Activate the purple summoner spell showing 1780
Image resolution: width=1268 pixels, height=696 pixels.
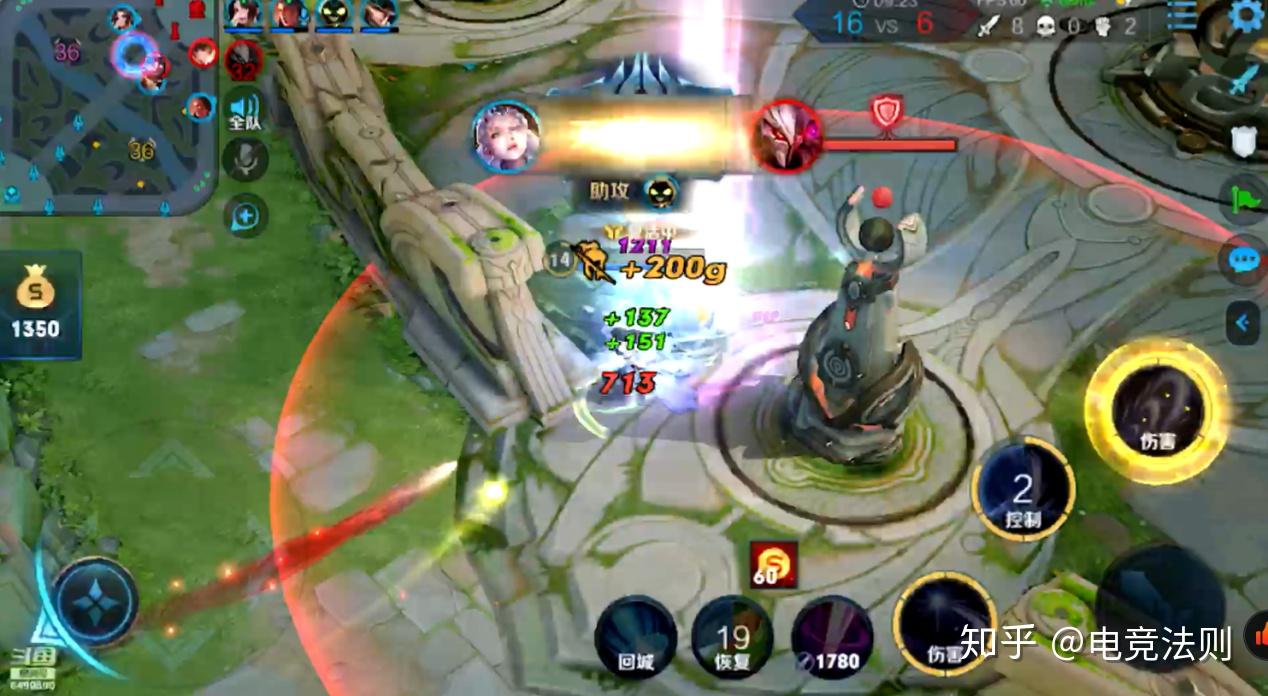pyautogui.click(x=832, y=637)
